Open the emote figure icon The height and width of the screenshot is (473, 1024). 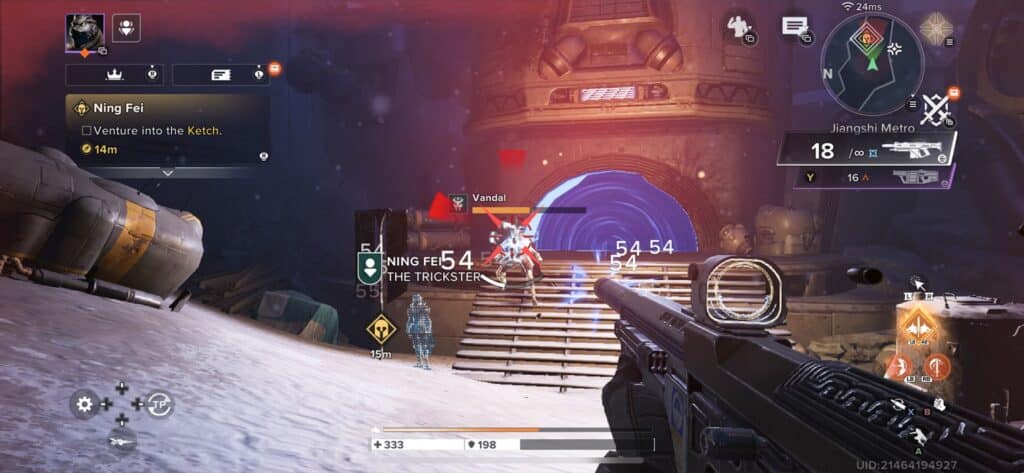click(x=740, y=26)
